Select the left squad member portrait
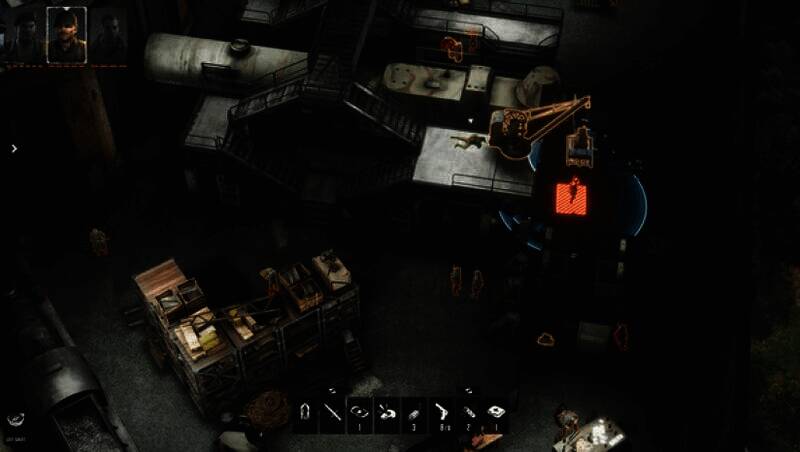Screen dimensions: 800x452 click(27, 35)
